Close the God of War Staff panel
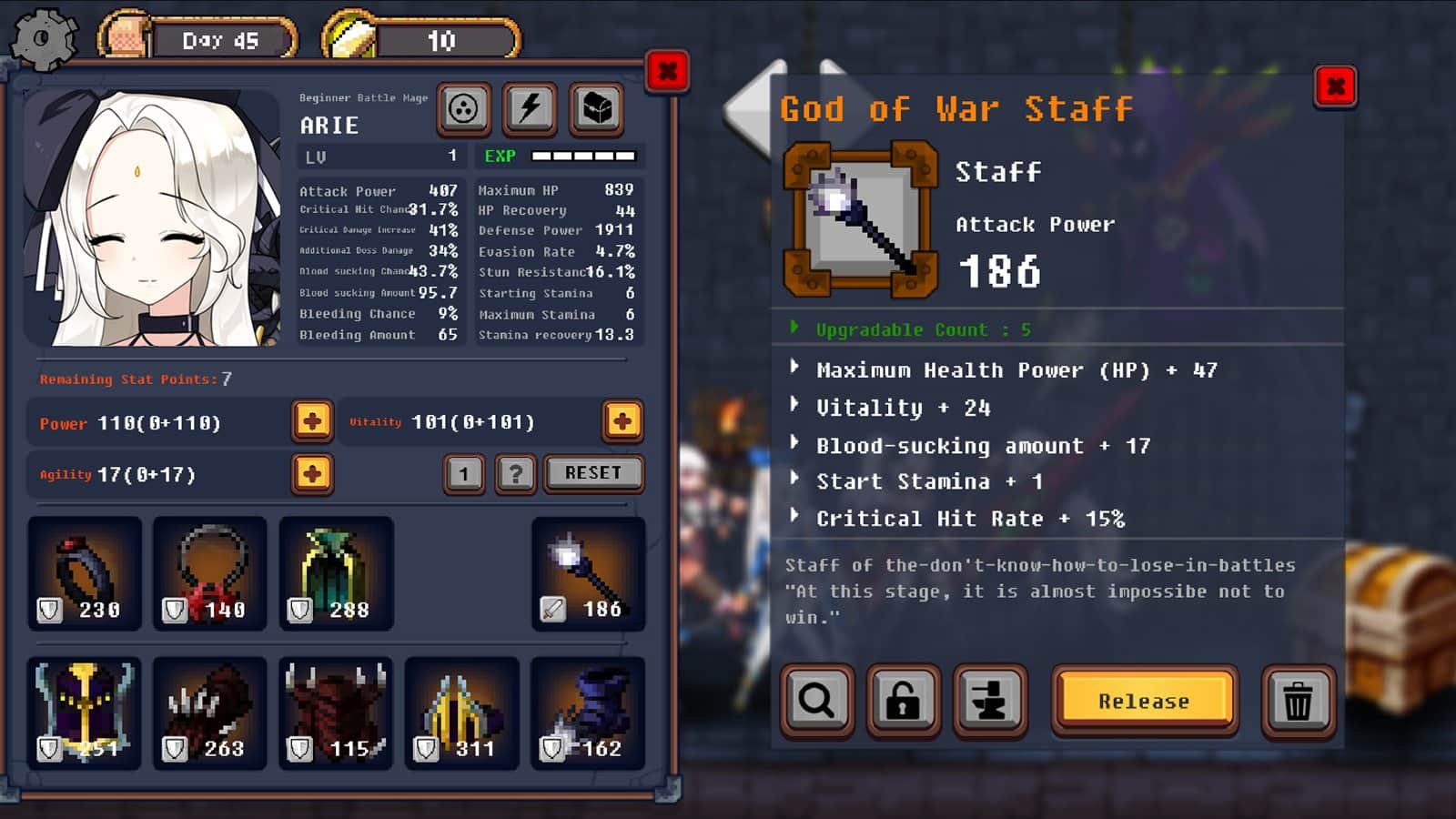 tap(1335, 87)
